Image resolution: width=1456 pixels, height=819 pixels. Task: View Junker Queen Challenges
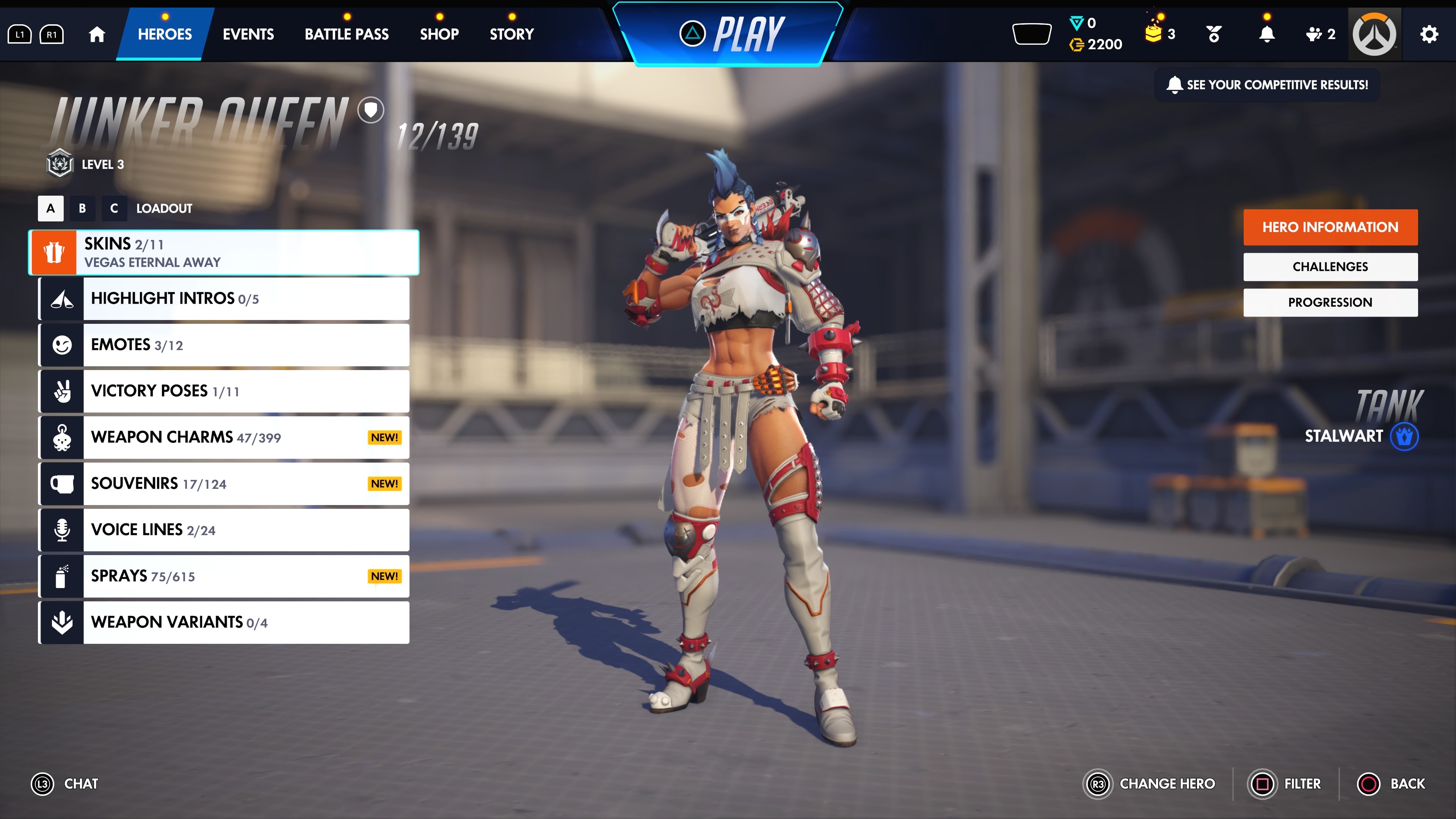(x=1330, y=267)
